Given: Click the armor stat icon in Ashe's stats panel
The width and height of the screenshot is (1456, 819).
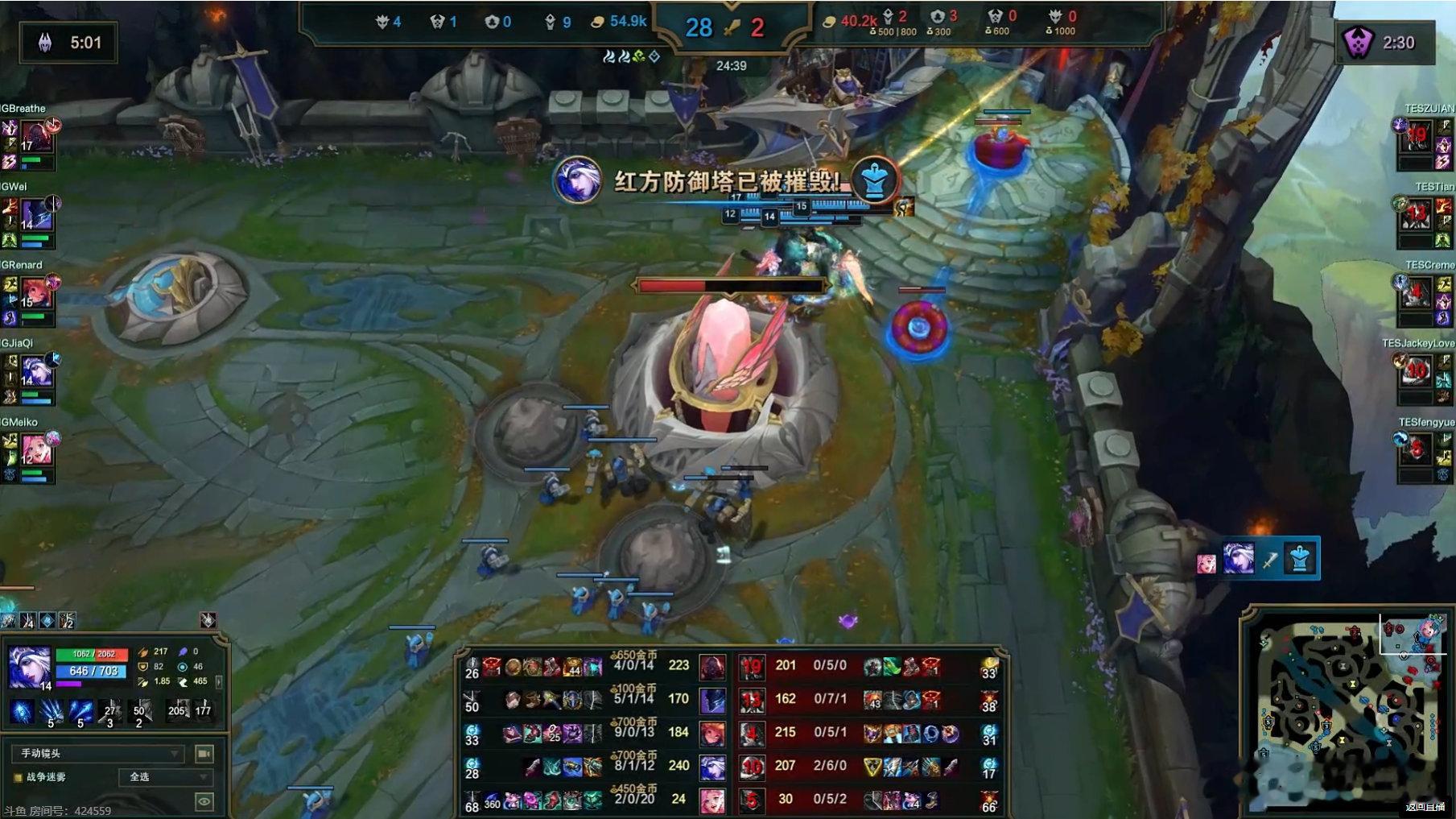Looking at the screenshot, I should point(142,667).
